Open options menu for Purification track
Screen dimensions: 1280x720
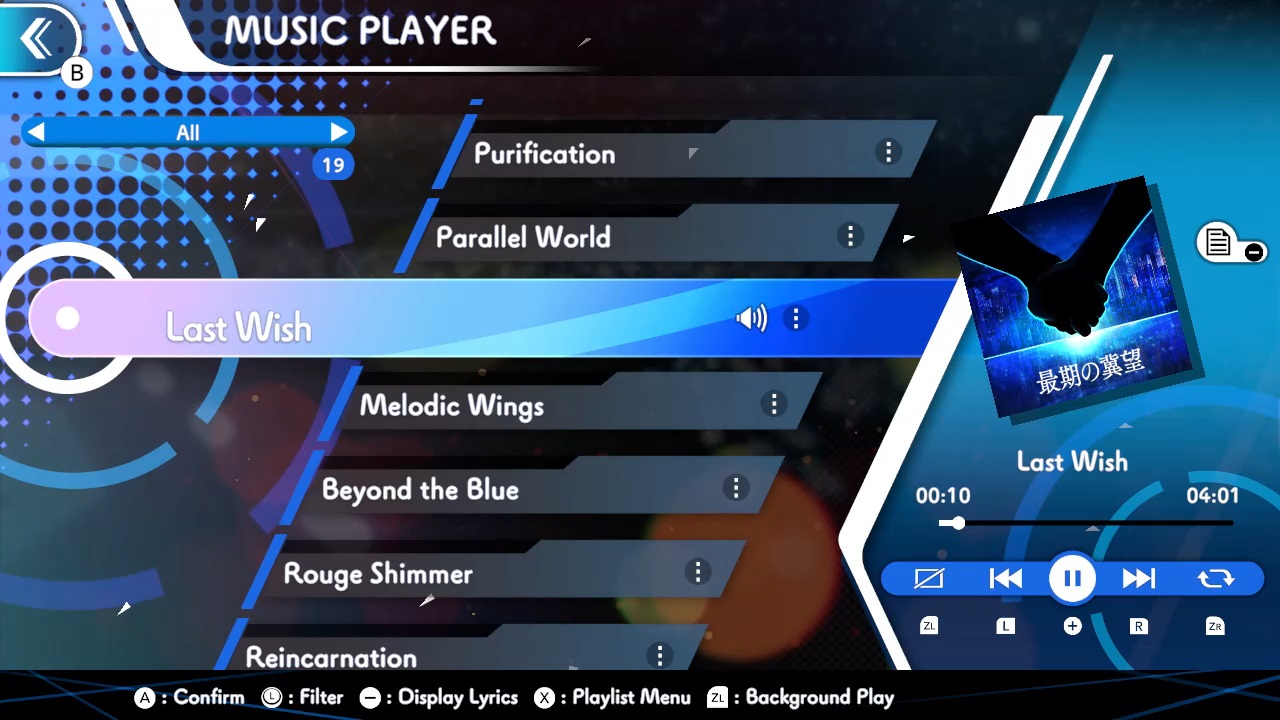[888, 151]
